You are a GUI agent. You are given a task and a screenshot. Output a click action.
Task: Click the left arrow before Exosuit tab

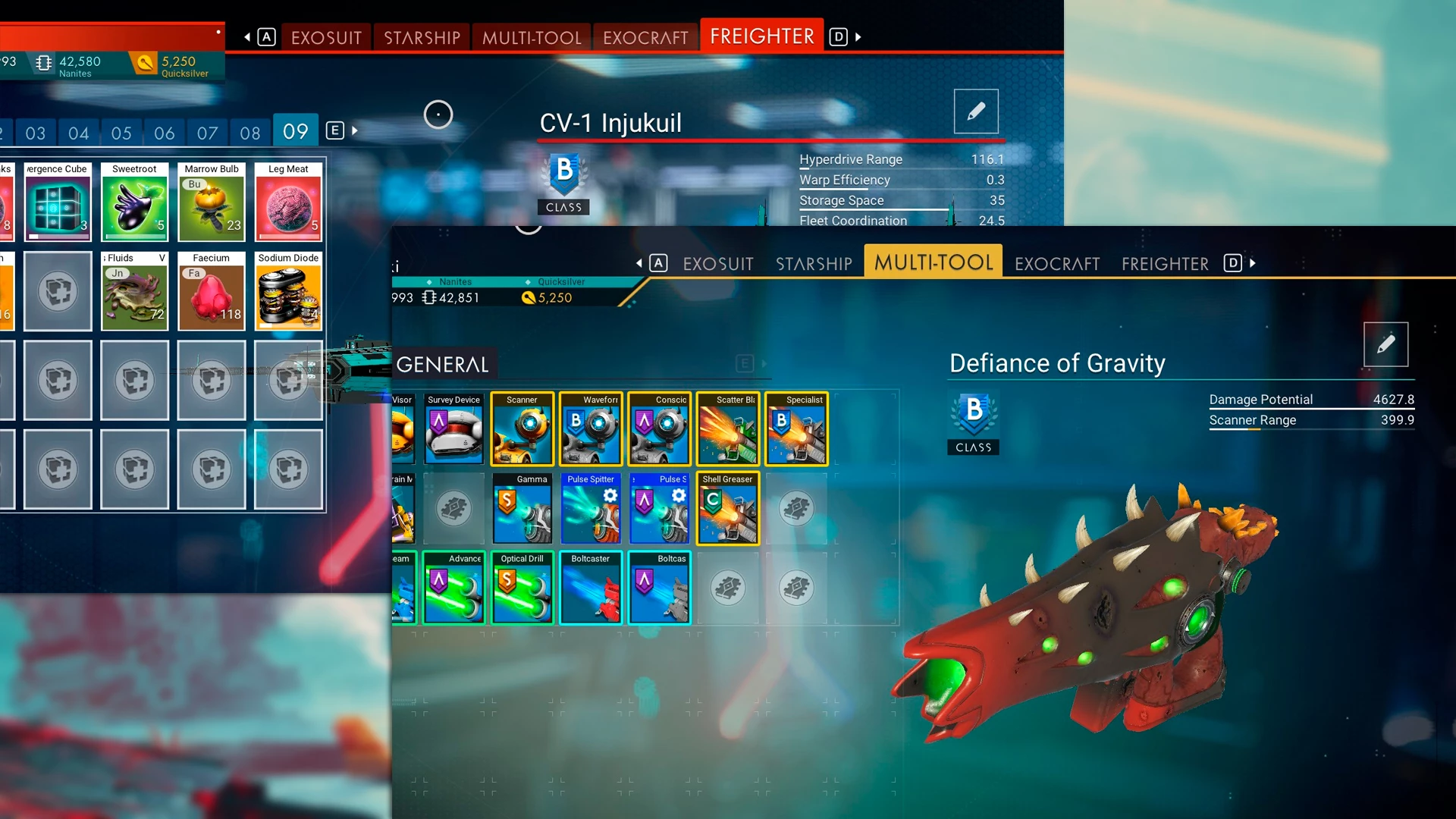[247, 36]
